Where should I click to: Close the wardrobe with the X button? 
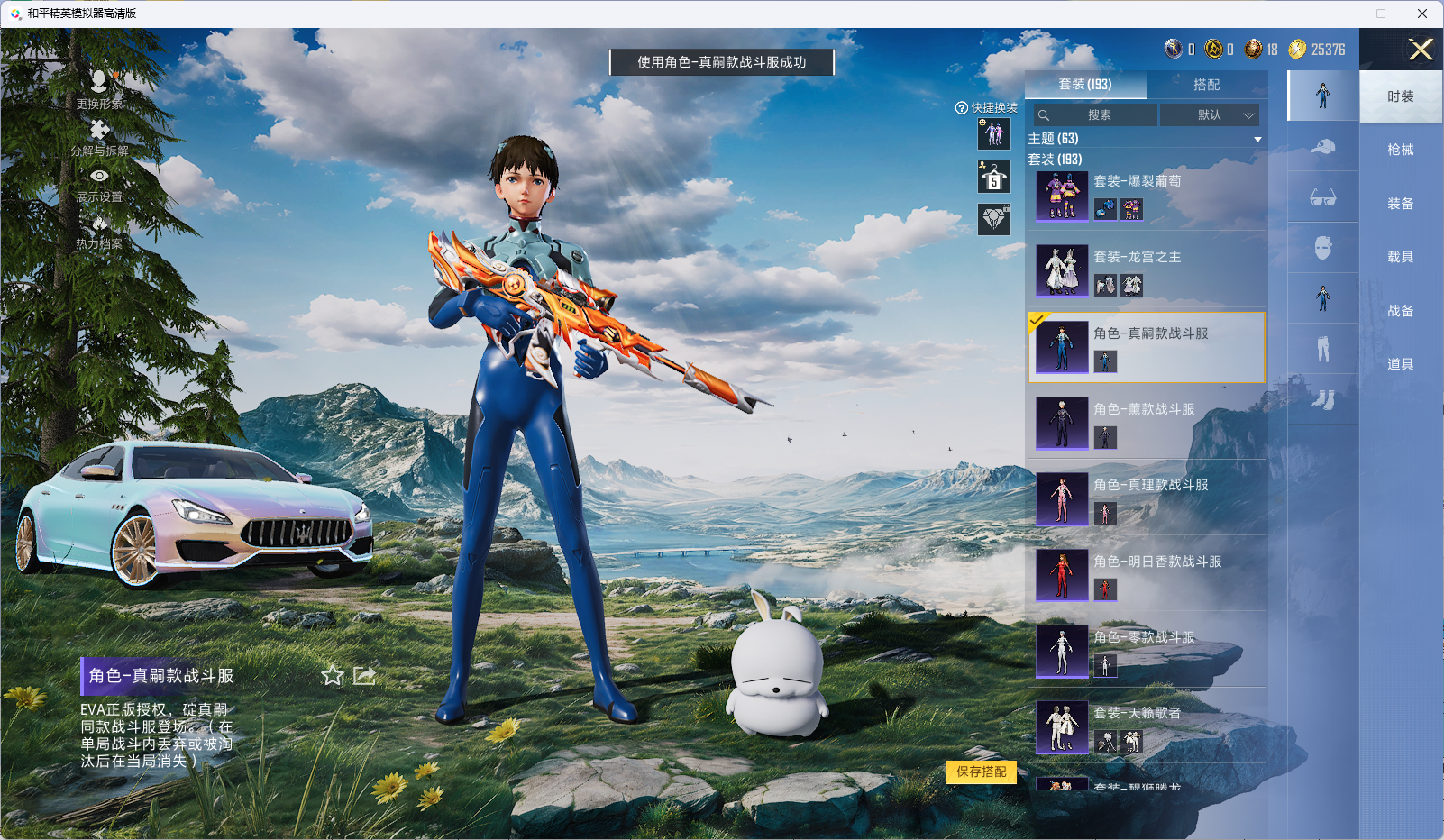point(1421,50)
